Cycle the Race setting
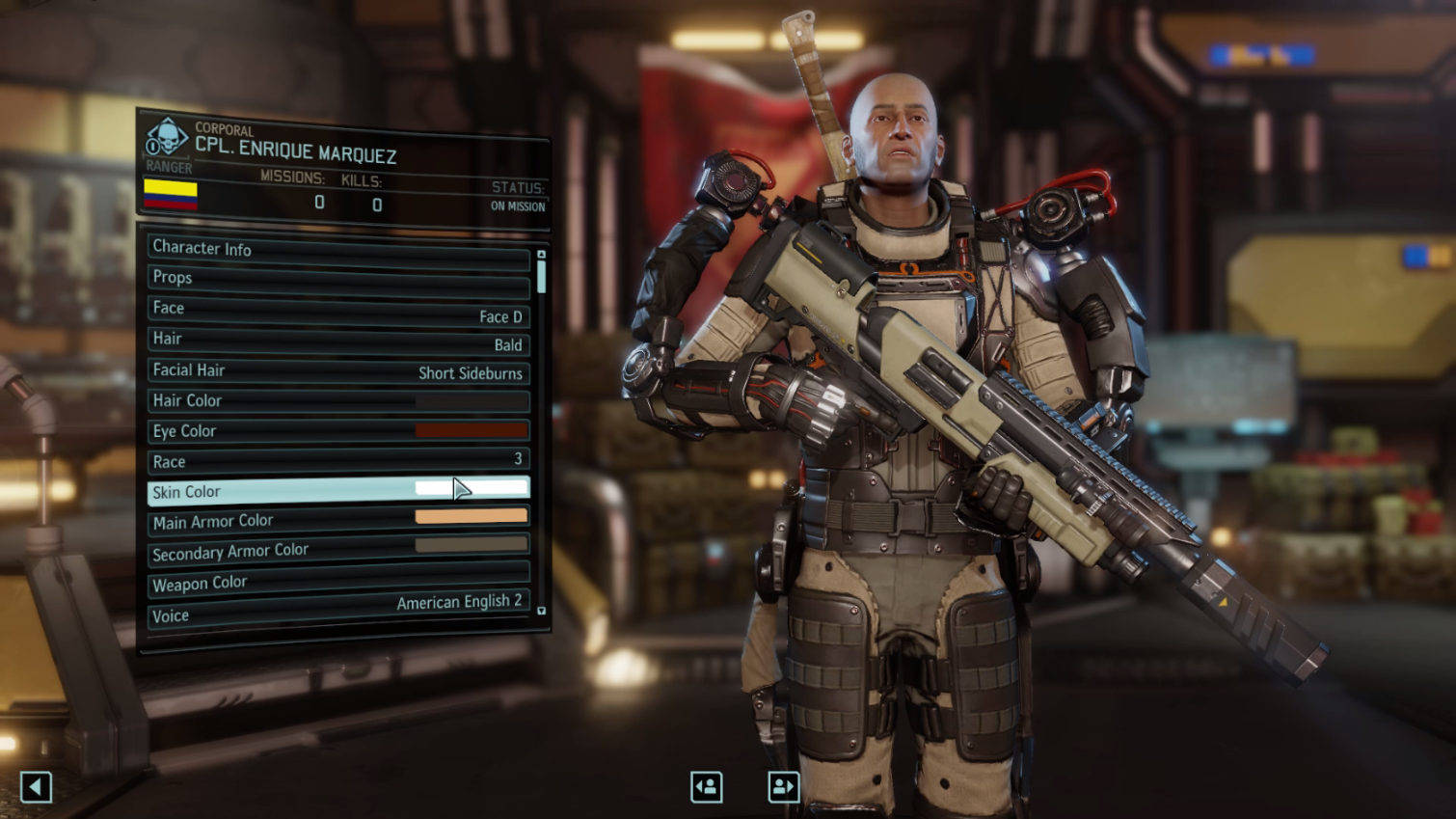 (337, 460)
